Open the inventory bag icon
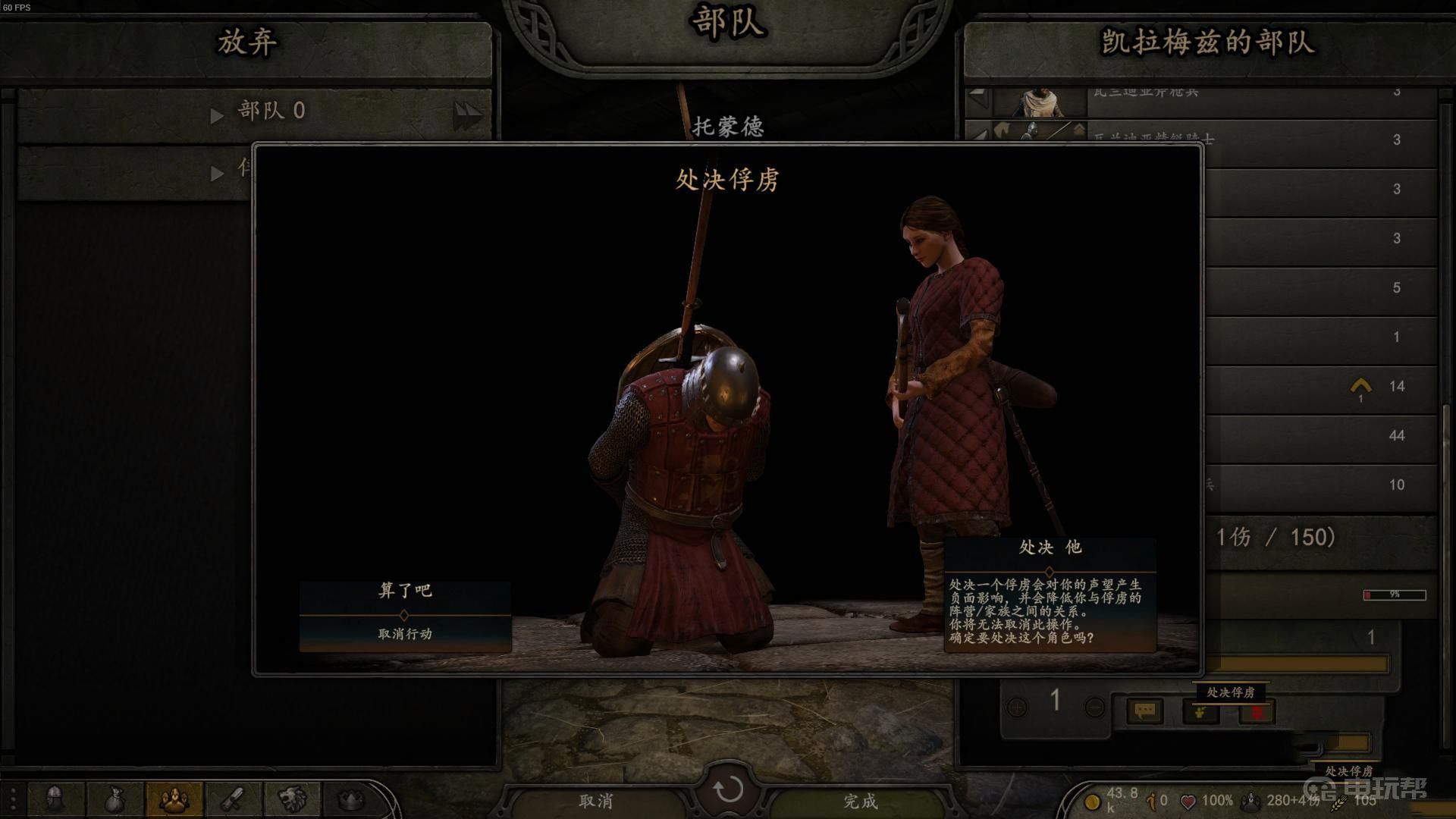 pos(114,799)
